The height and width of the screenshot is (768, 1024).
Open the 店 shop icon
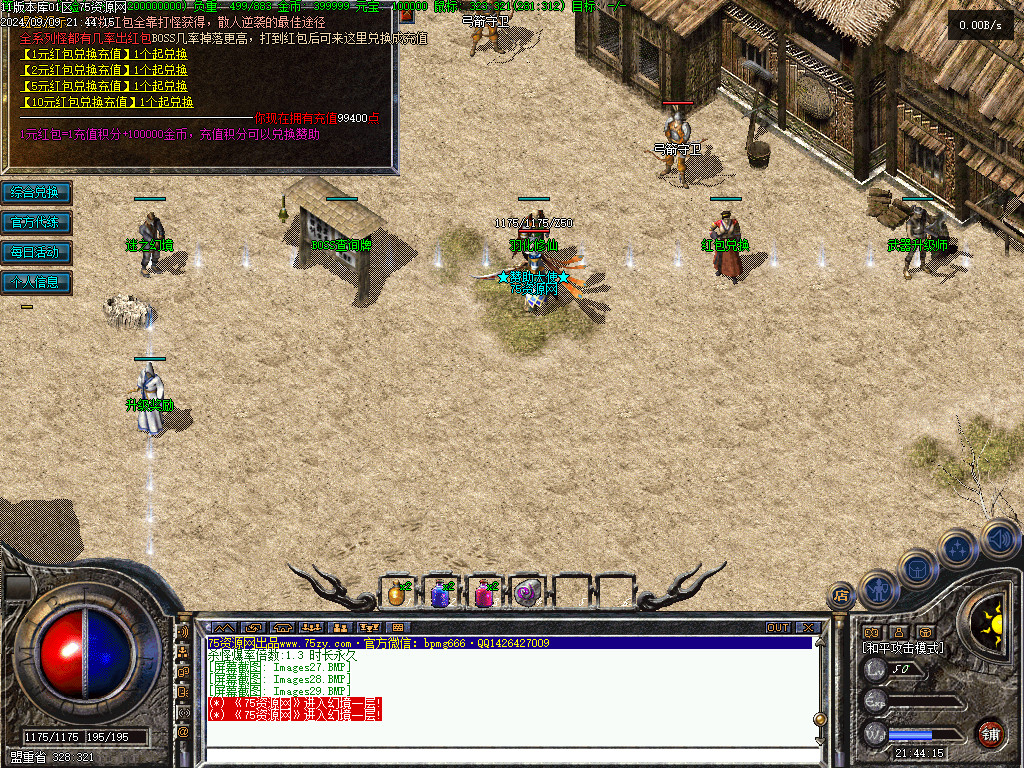pos(841,596)
